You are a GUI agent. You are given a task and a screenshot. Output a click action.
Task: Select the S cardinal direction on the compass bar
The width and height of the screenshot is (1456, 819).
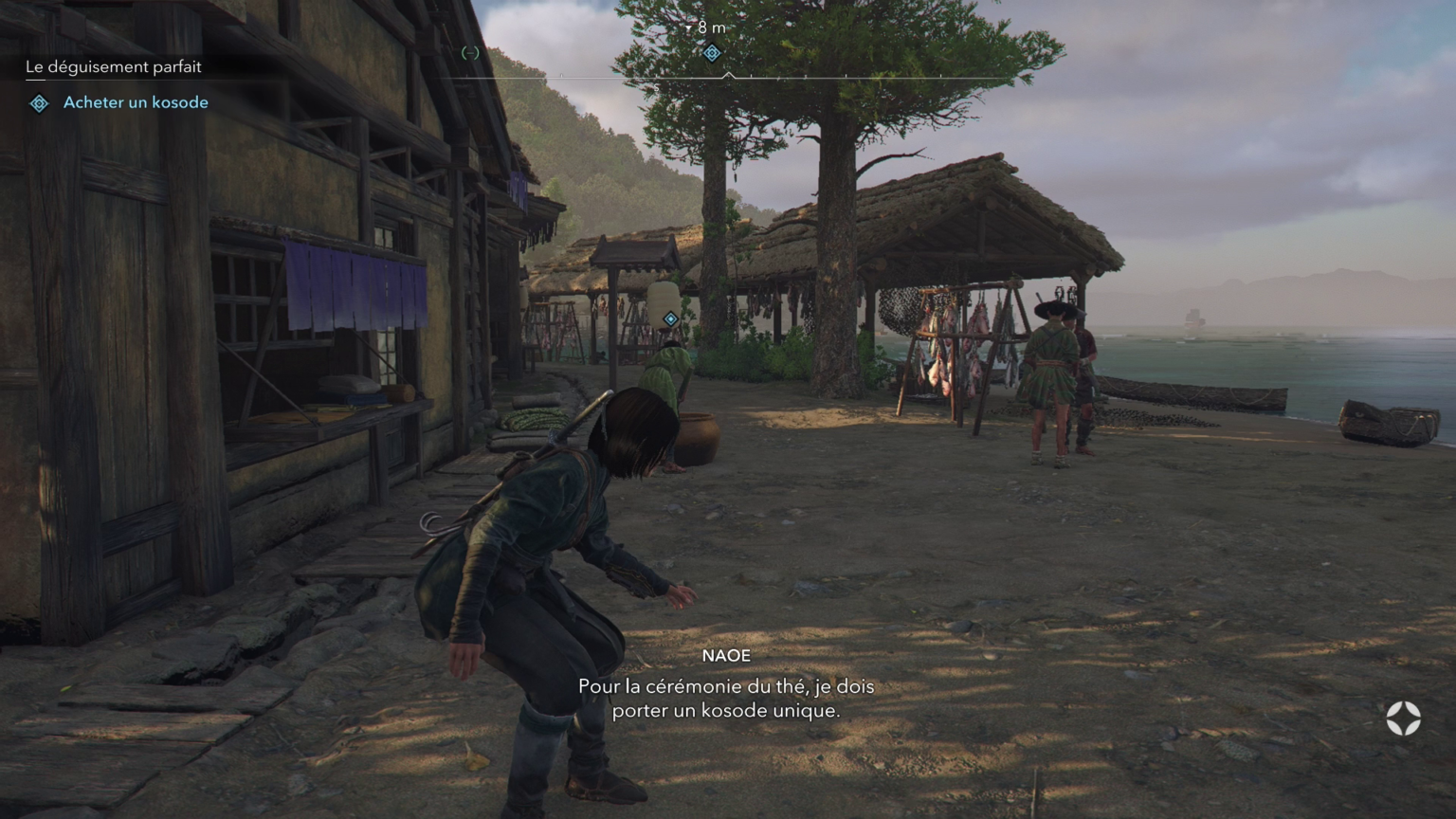click(656, 86)
